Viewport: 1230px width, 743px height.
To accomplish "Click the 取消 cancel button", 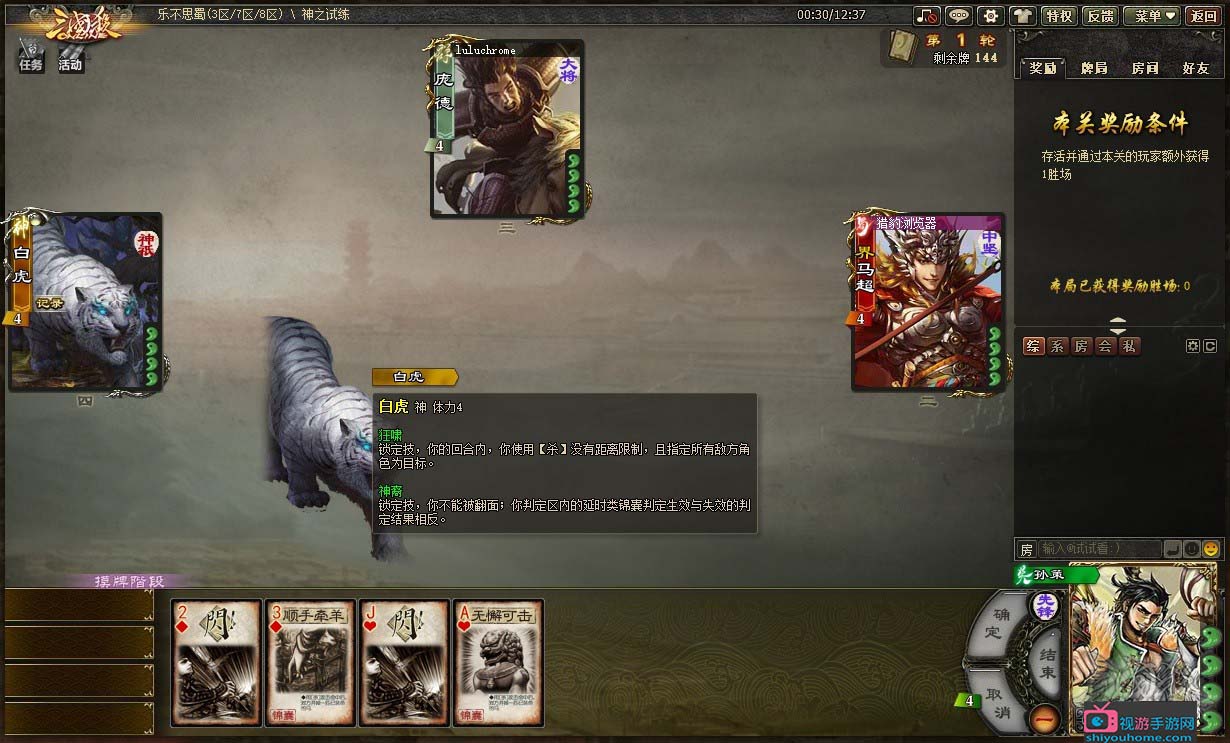I will click(994, 704).
